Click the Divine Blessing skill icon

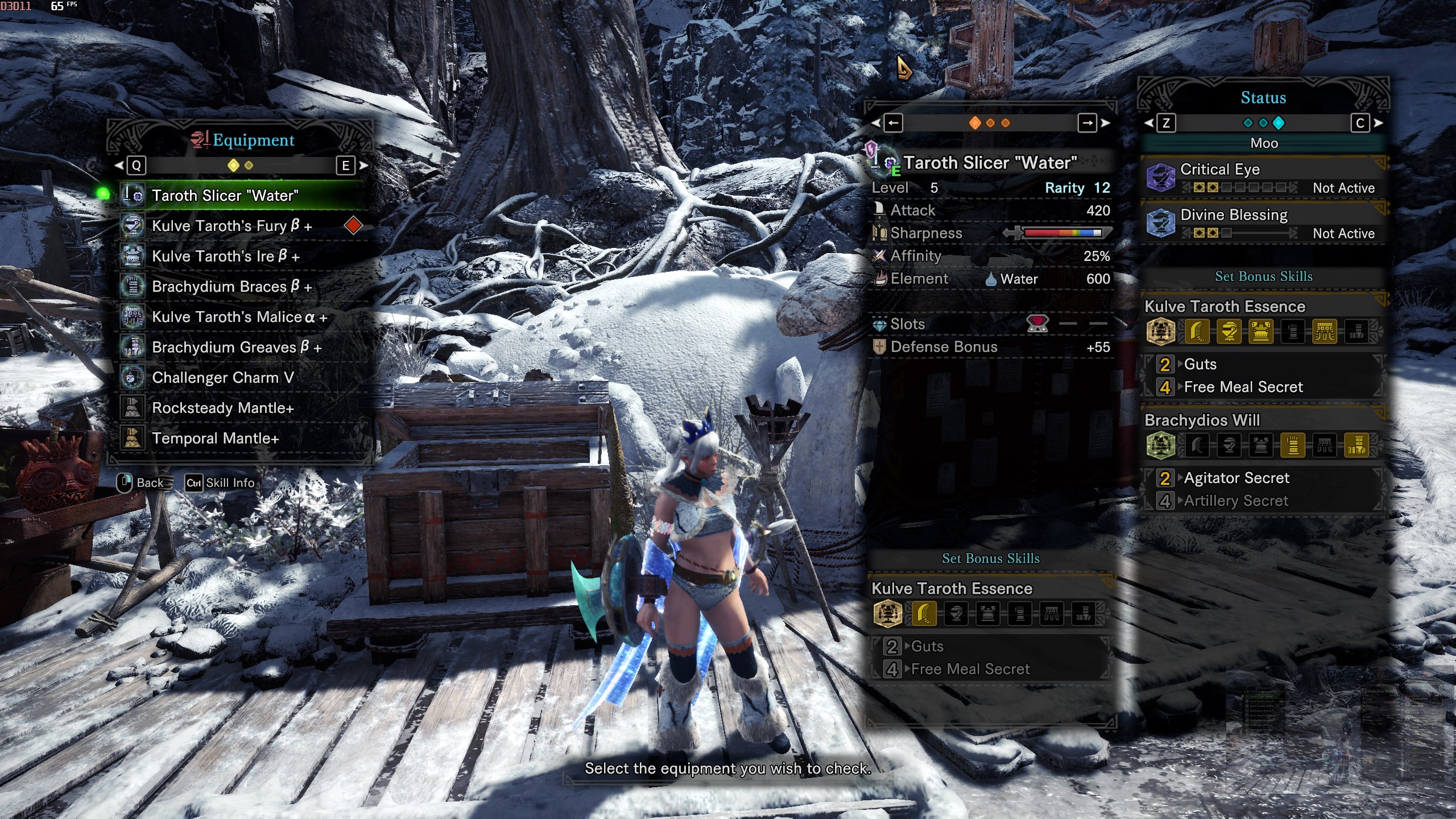coord(1160,222)
